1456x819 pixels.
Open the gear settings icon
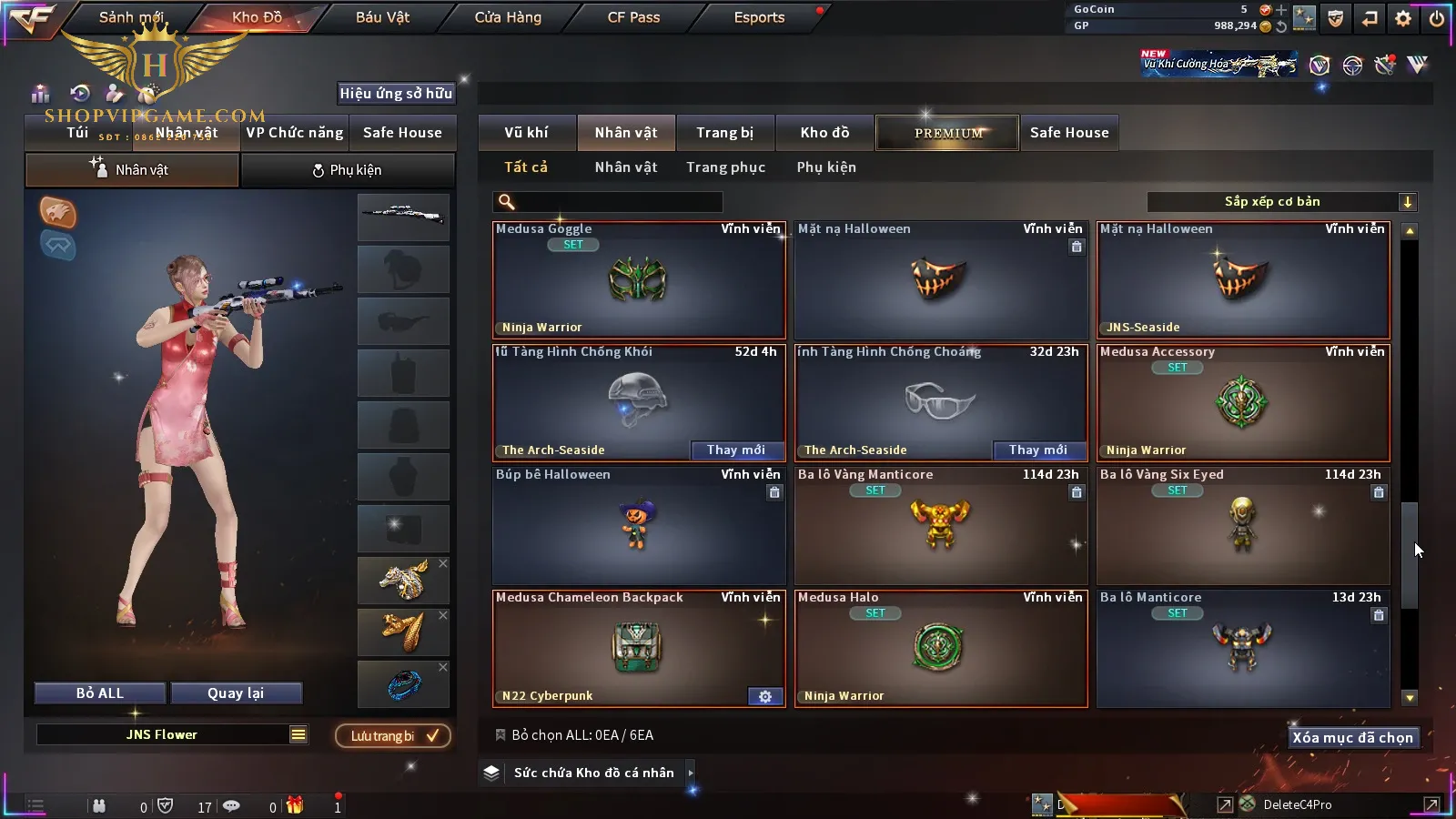(1403, 18)
